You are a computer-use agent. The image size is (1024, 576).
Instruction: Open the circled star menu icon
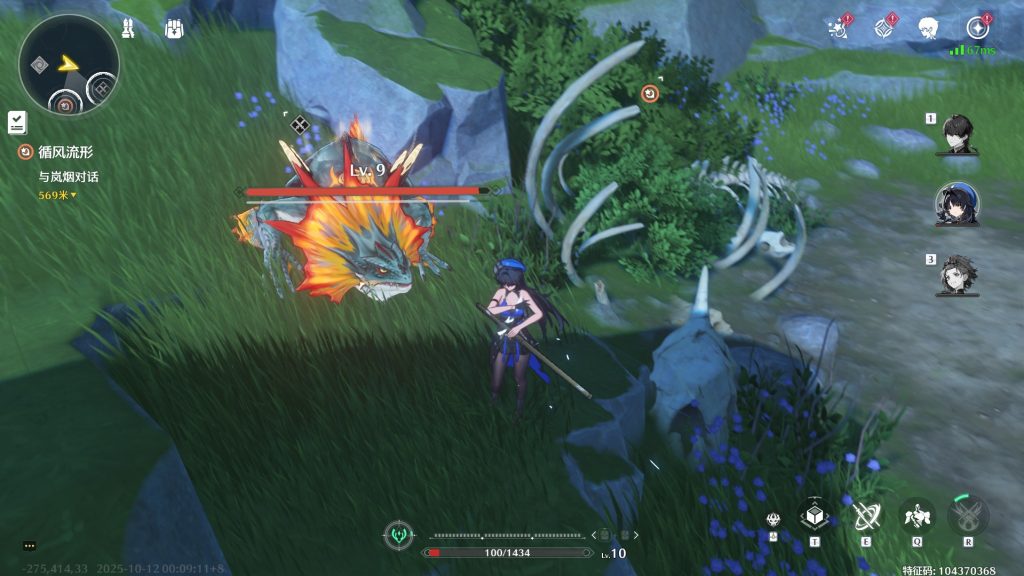(x=977, y=27)
